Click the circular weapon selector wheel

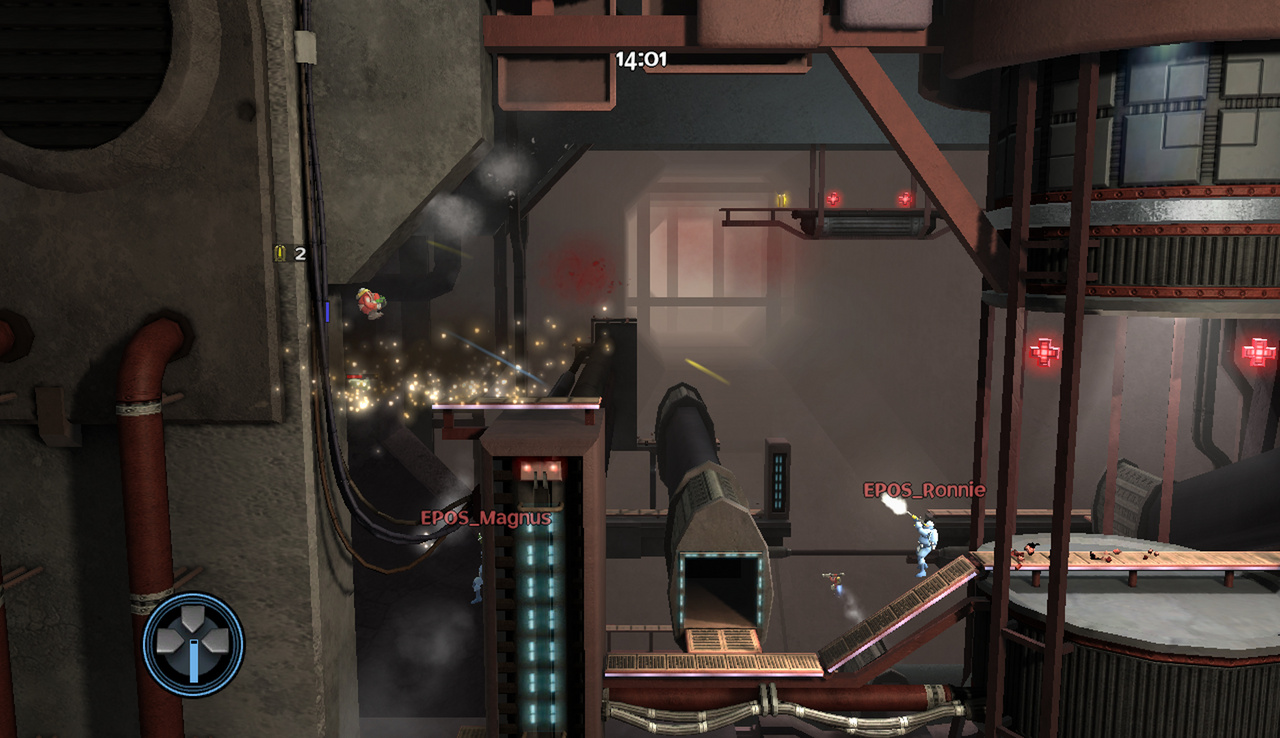[x=194, y=640]
